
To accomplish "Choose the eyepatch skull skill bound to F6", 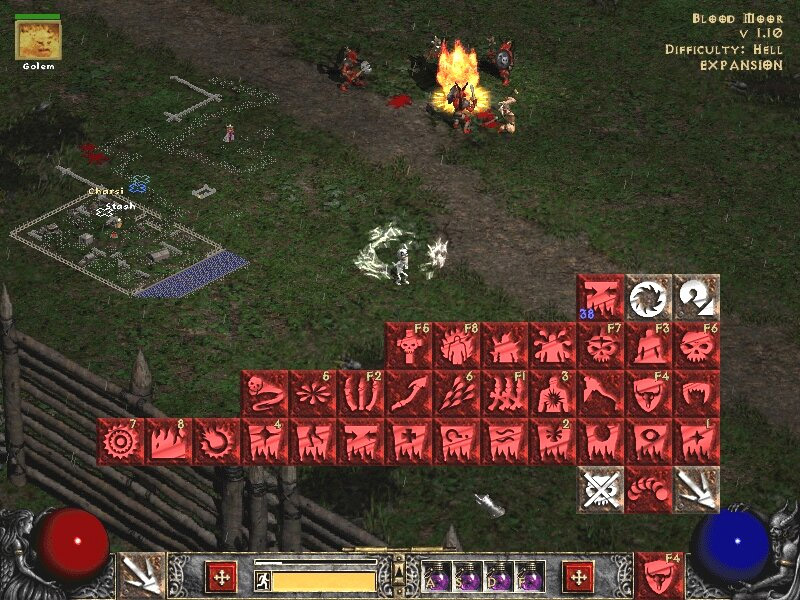I will [x=697, y=345].
